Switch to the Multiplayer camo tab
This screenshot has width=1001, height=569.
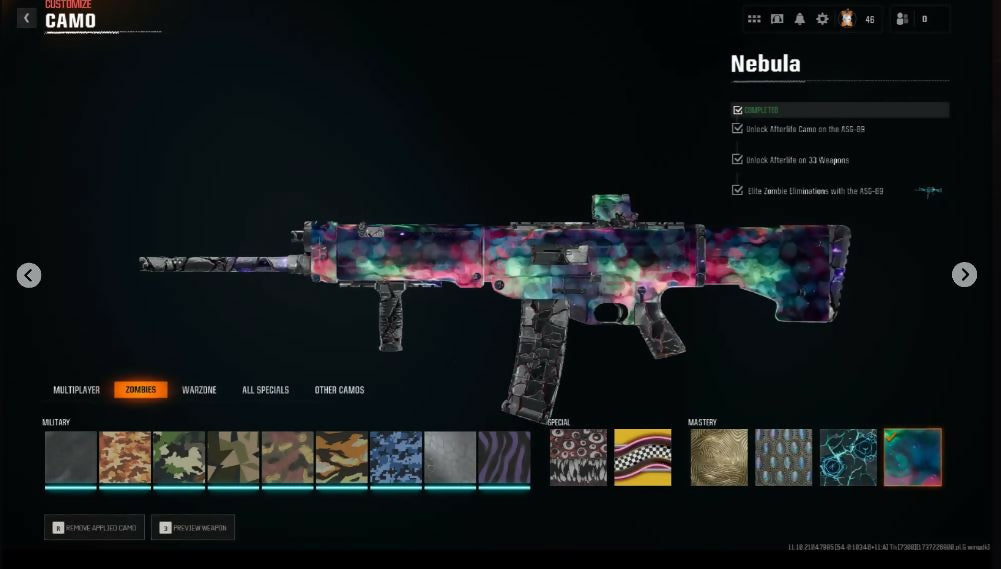[76, 390]
